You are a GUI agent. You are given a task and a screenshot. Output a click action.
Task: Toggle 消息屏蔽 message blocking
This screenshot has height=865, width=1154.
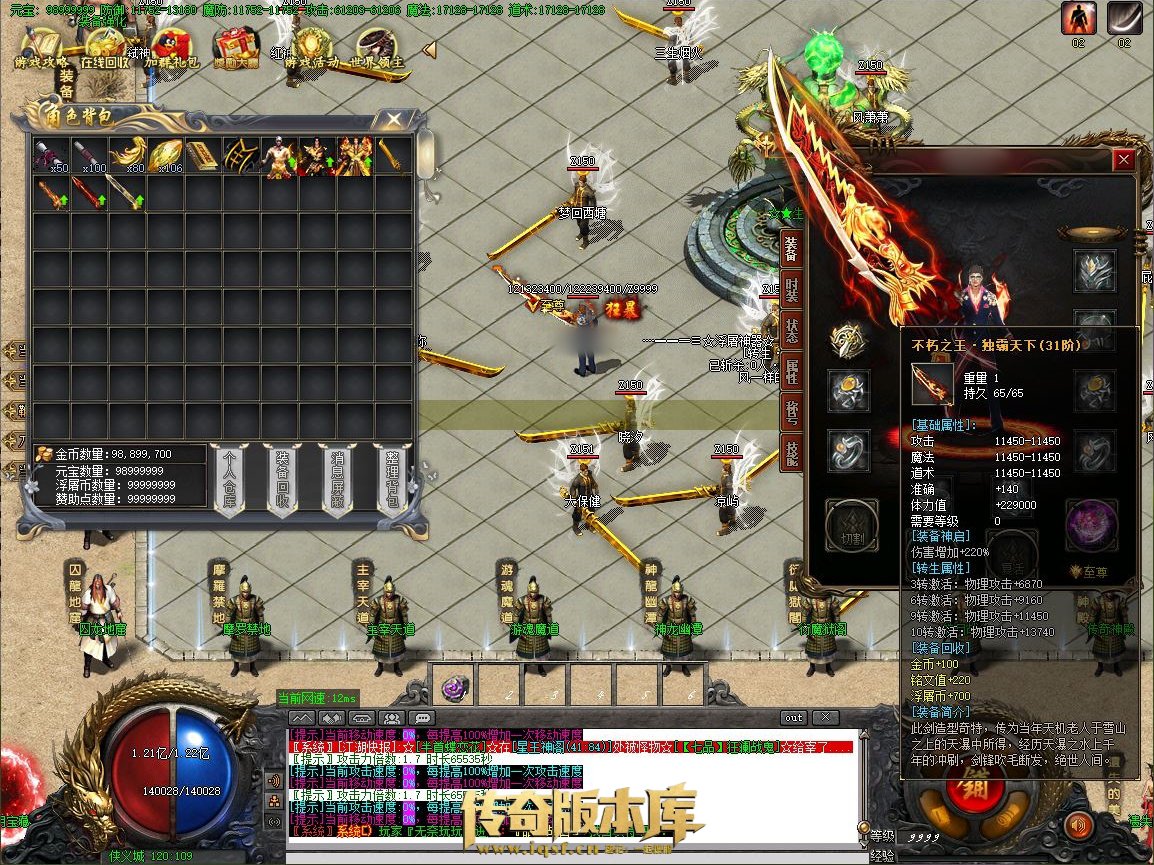pyautogui.click(x=335, y=479)
